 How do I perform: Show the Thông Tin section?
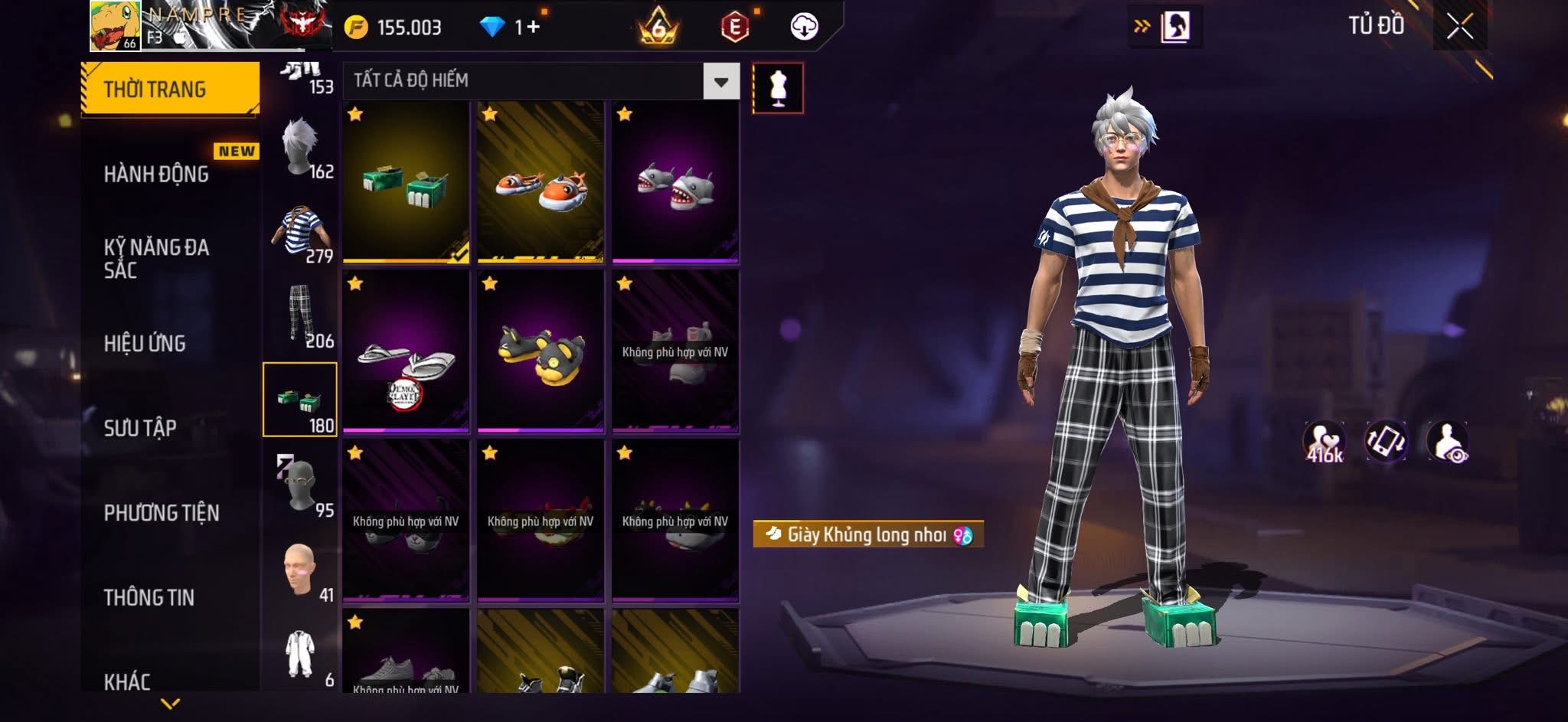pos(149,597)
